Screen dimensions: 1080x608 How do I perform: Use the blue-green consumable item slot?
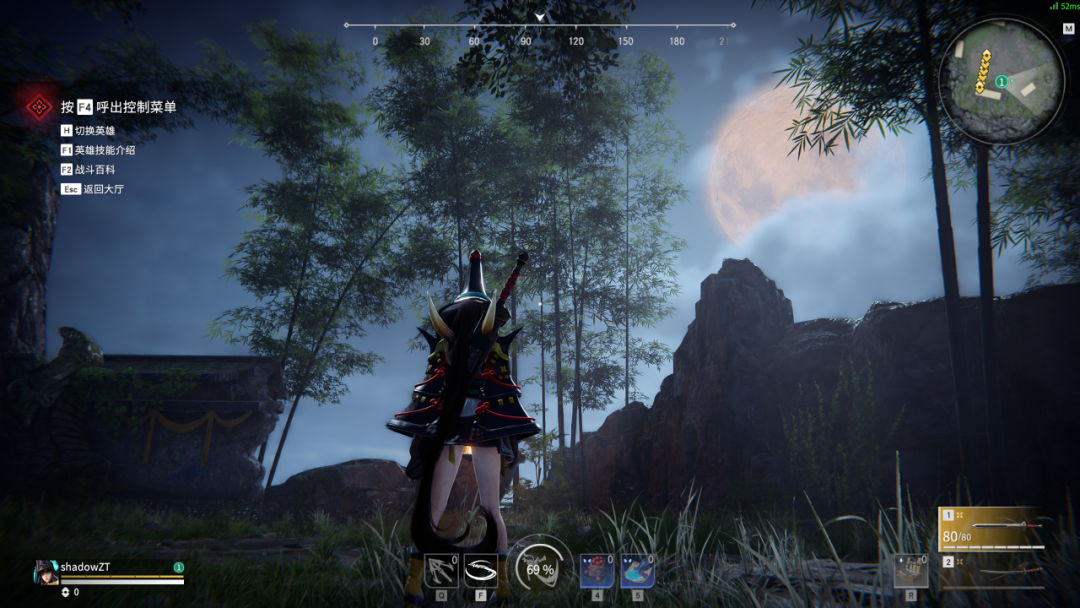(637, 570)
